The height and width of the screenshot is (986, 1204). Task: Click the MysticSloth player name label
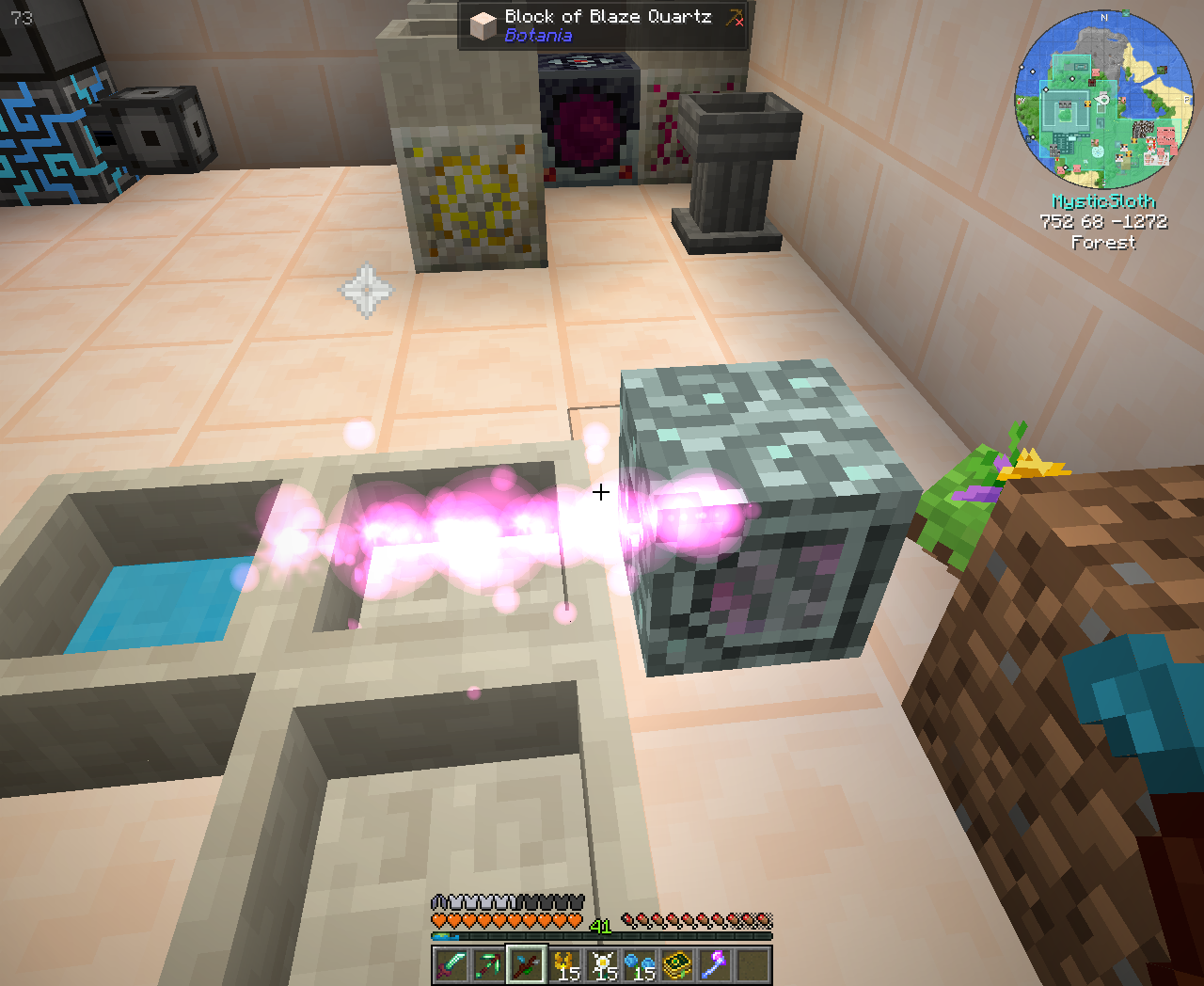tap(1102, 200)
